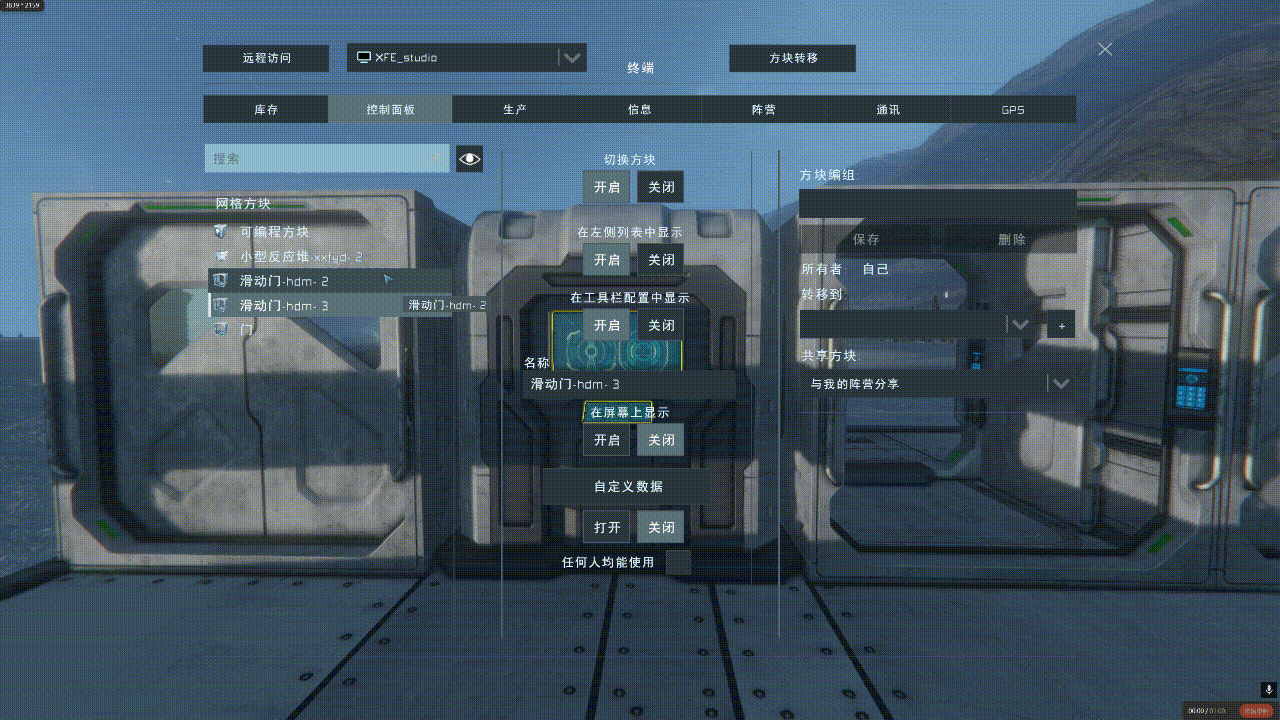
Task: Show the GPS tab
Action: pos(1012,110)
